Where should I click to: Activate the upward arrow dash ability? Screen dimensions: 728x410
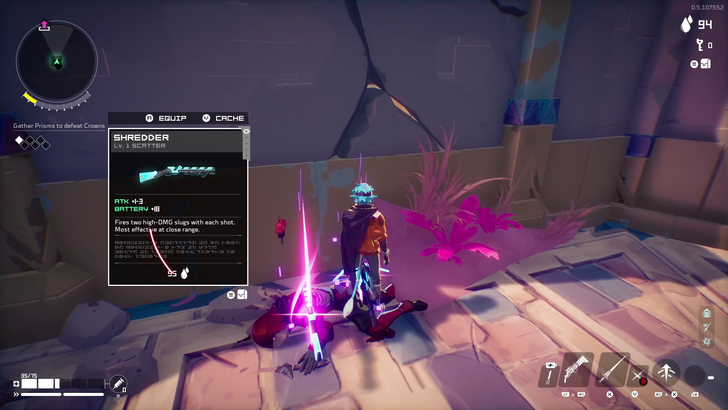coord(666,373)
